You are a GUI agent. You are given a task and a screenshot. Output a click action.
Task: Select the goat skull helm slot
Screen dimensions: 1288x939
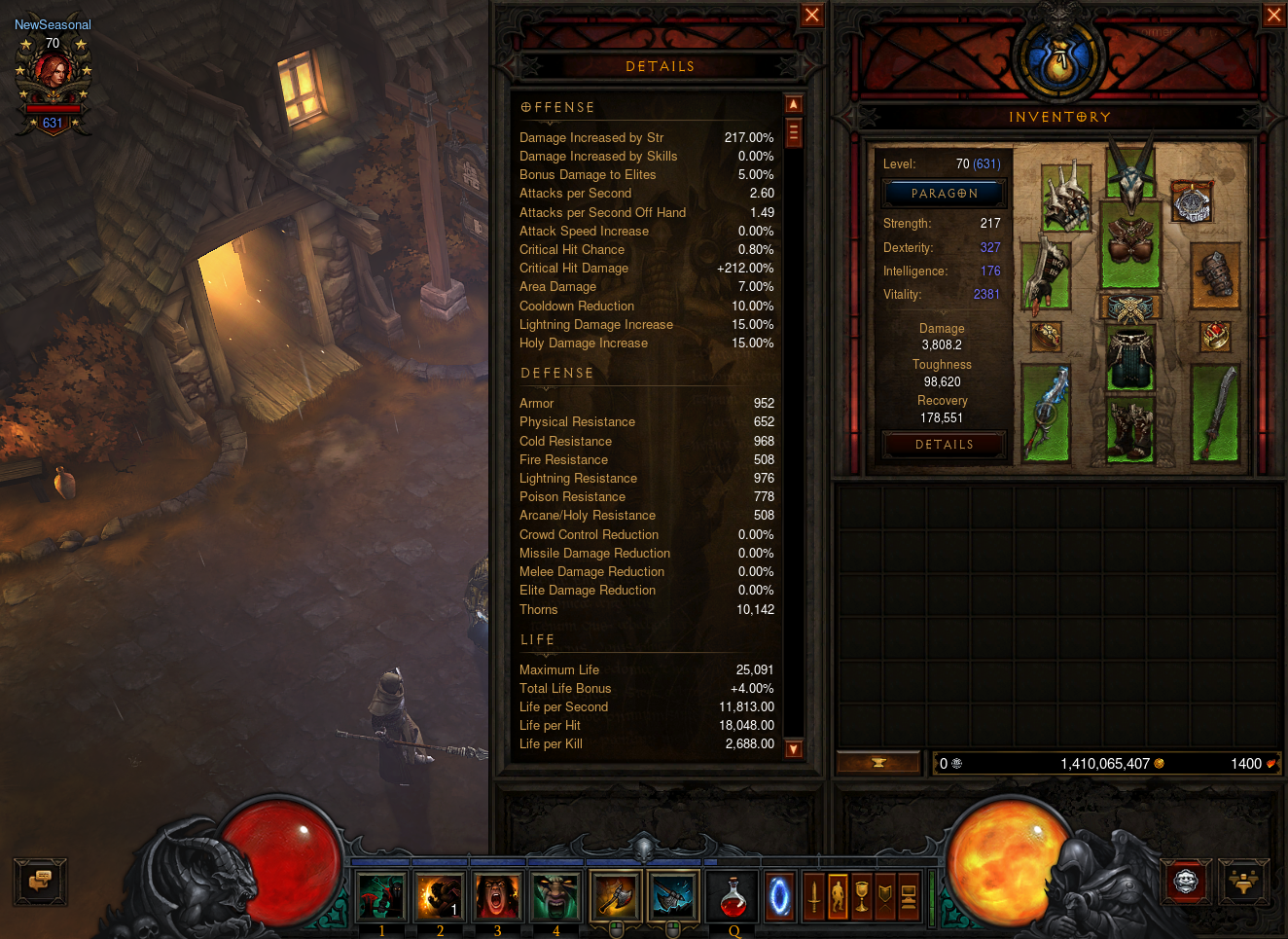coord(1130,175)
